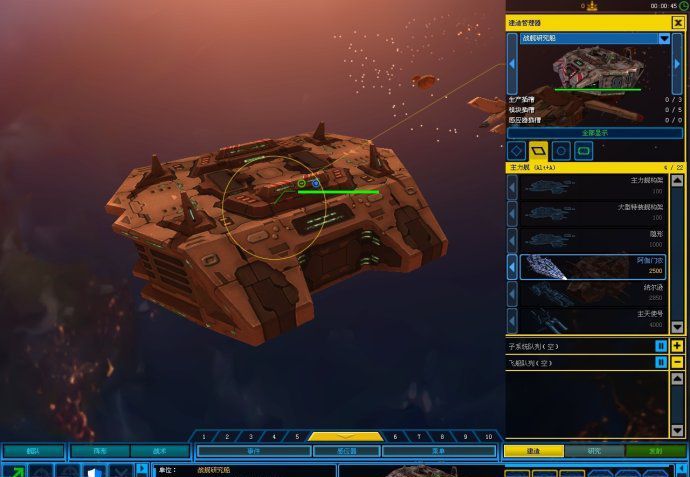This screenshot has height=477, width=690.
Task: Click the 全部显示 show-all button
Action: (595, 132)
